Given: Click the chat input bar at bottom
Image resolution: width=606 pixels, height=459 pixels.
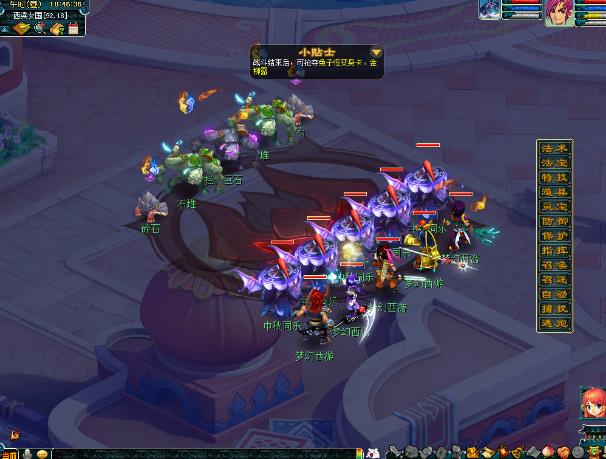Looking at the screenshot, I should click(x=200, y=453).
